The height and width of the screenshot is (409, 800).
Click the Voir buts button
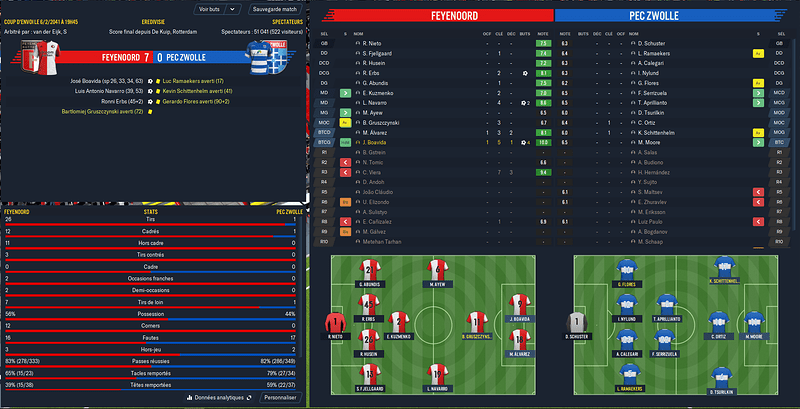point(208,8)
